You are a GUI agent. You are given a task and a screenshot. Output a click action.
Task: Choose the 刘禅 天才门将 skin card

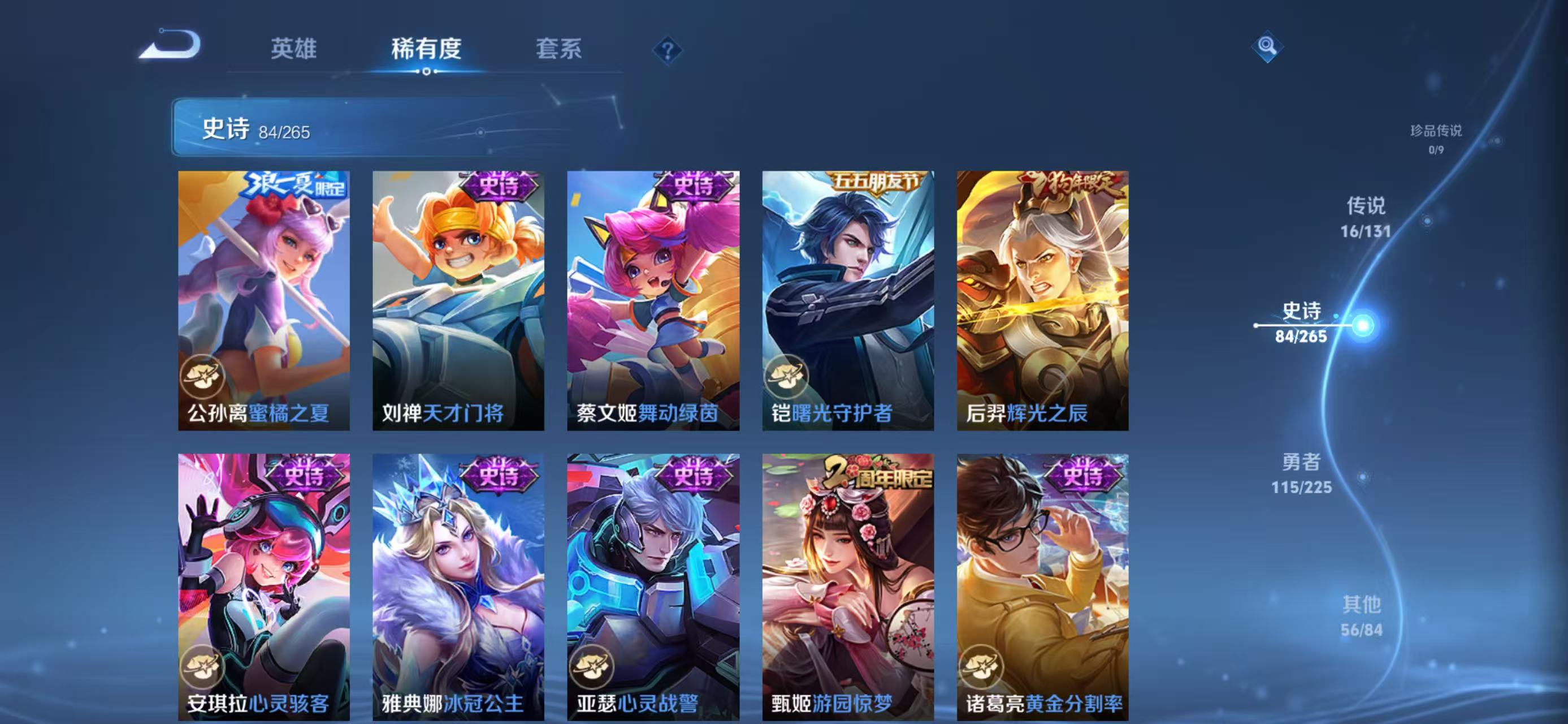click(x=458, y=300)
